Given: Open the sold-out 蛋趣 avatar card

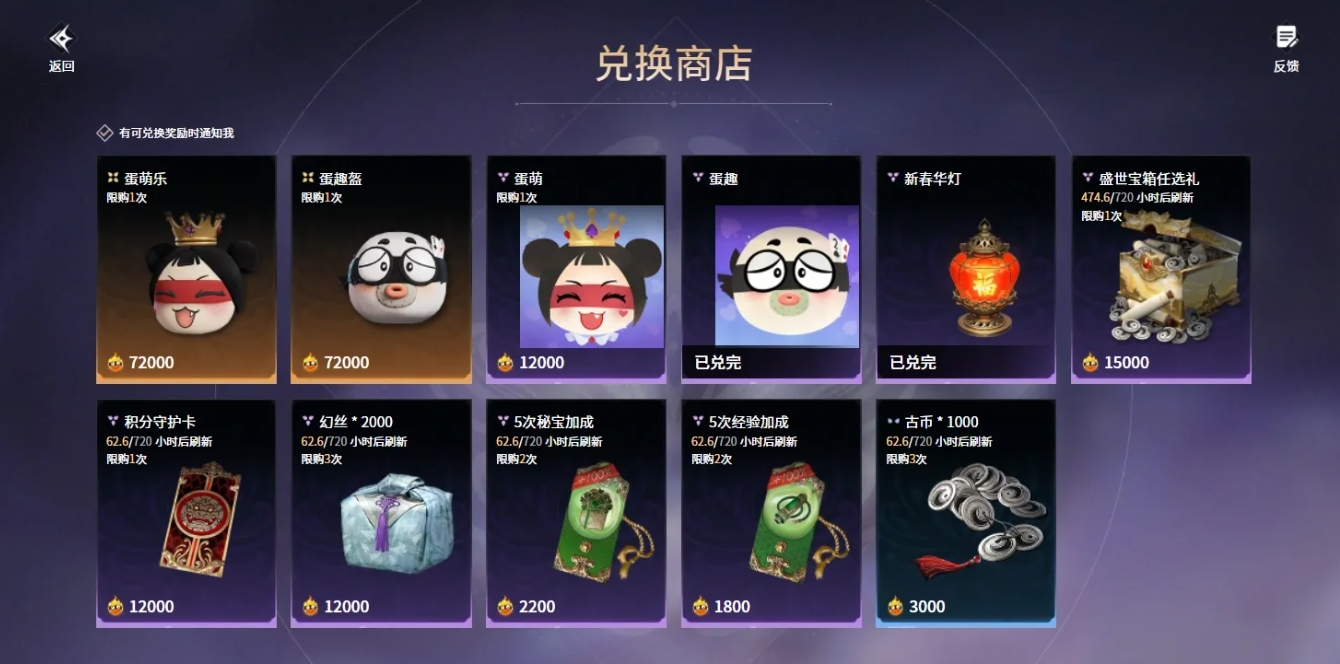Looking at the screenshot, I should 771,269.
